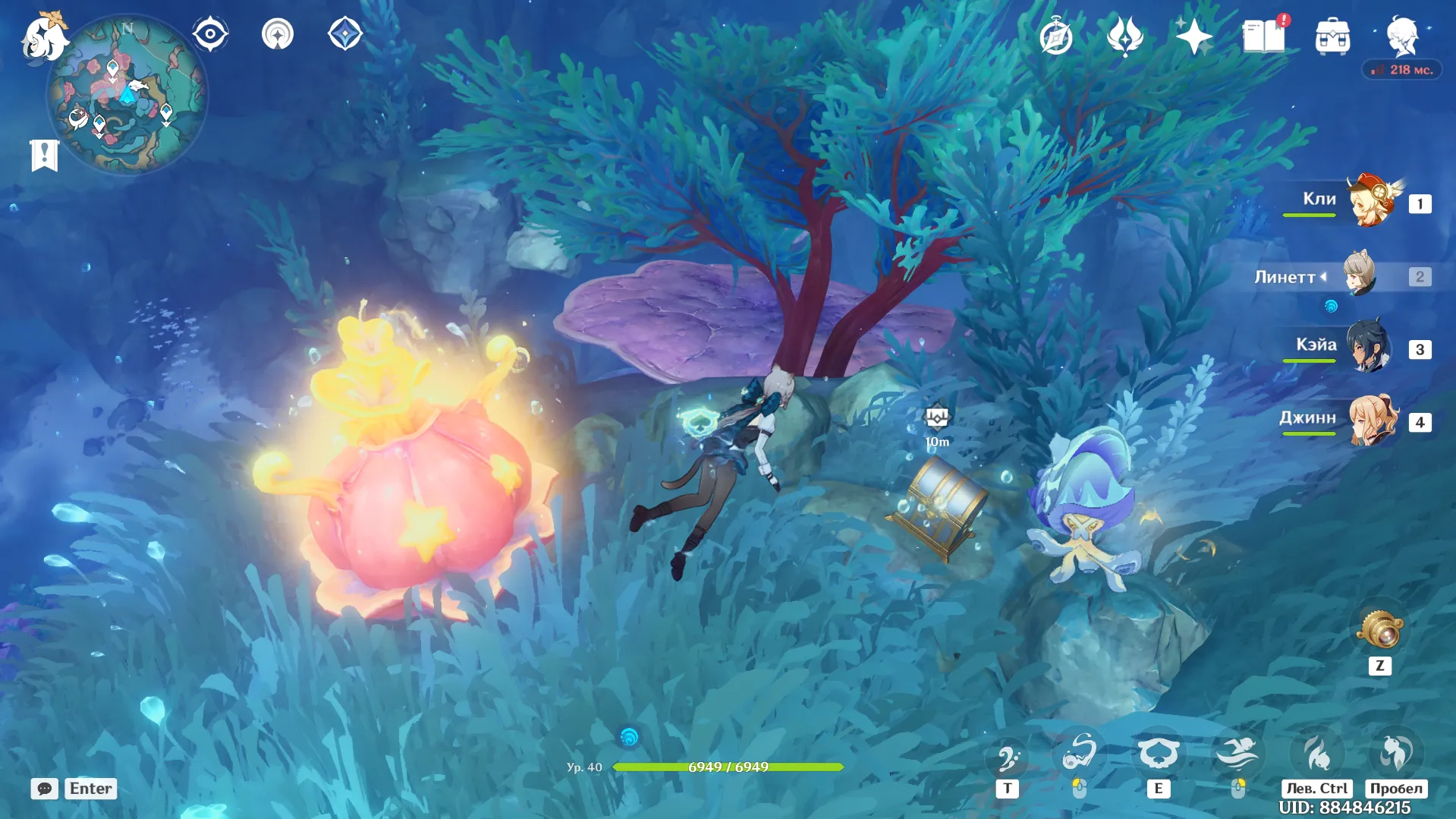Image resolution: width=1456 pixels, height=819 pixels.
Task: Open the flame-shaped events icon
Action: (x=1124, y=36)
